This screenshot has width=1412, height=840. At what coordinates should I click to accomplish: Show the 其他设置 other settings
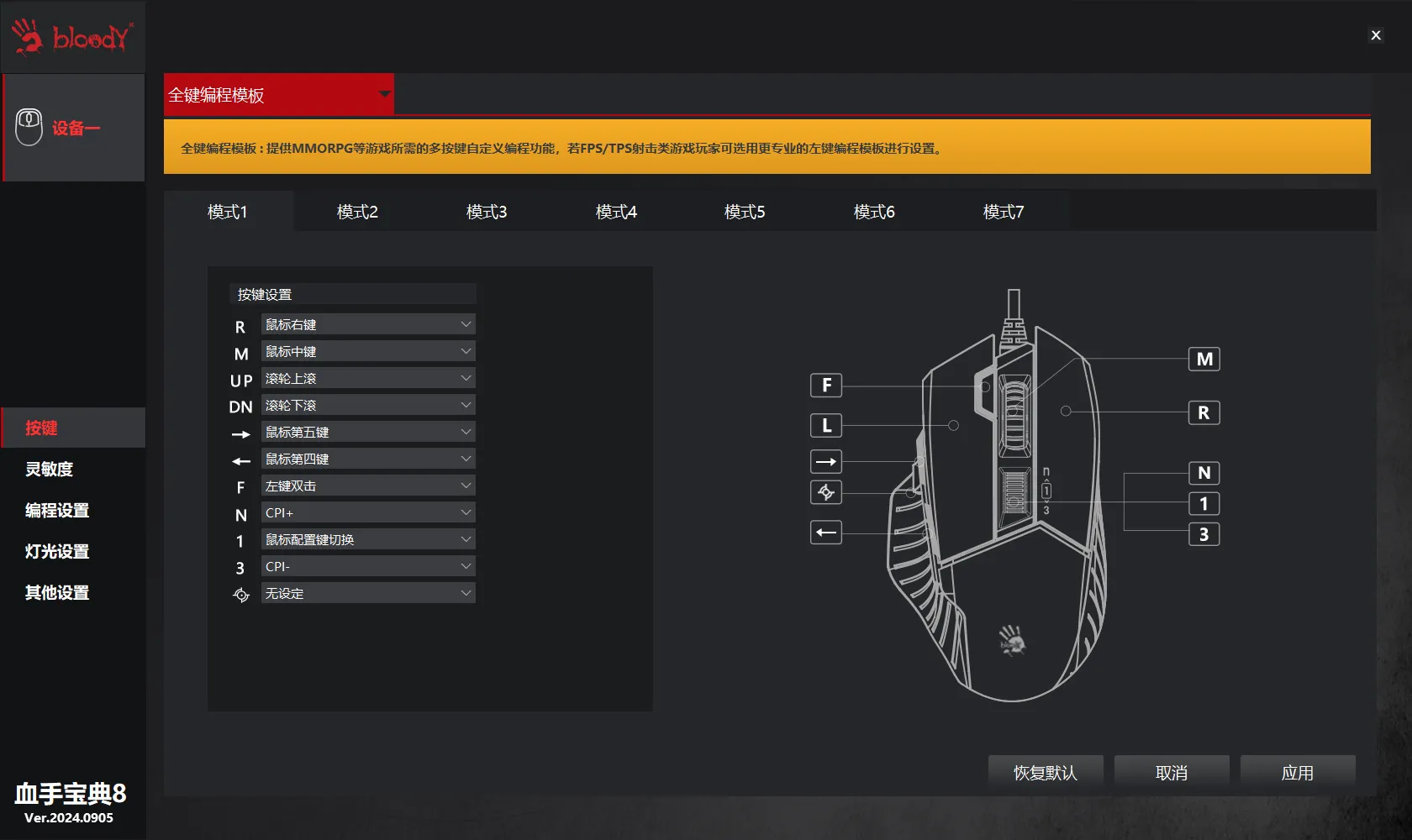click(57, 592)
